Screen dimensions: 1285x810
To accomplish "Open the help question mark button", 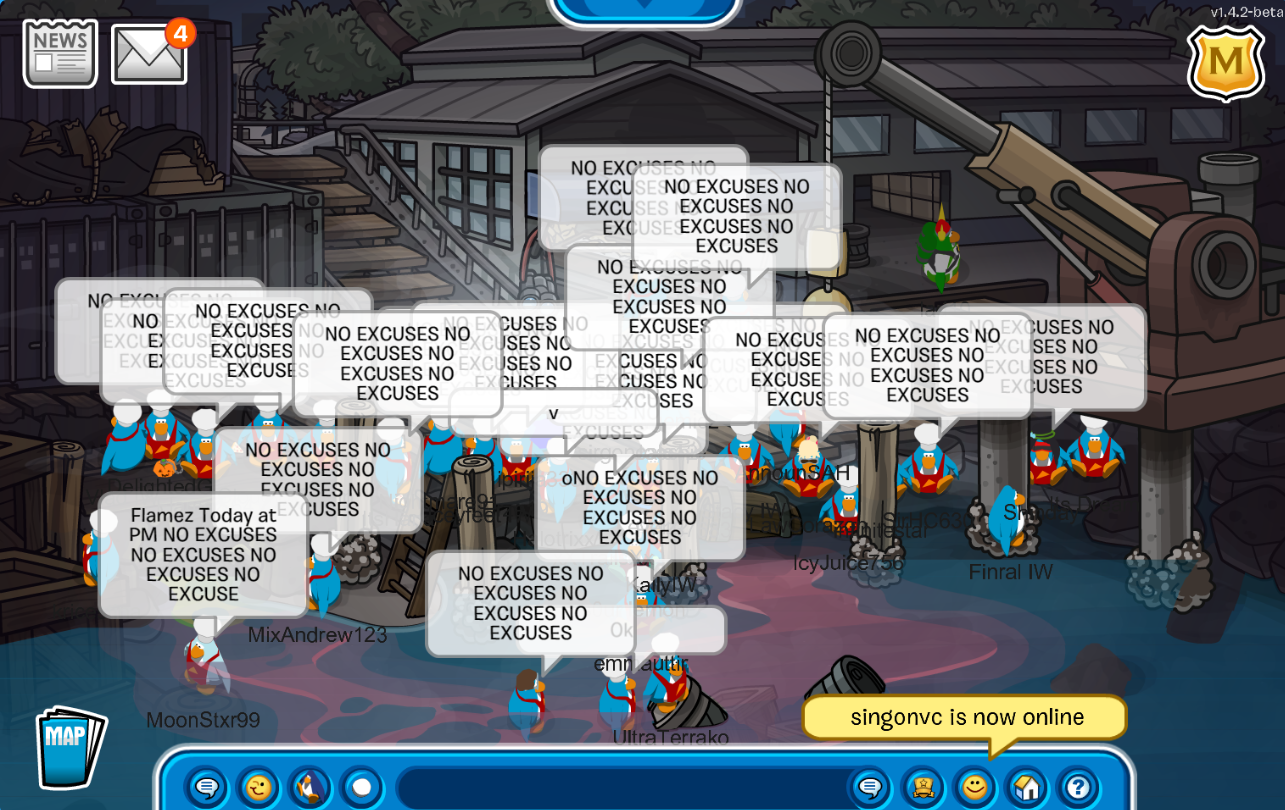I will point(1078,788).
